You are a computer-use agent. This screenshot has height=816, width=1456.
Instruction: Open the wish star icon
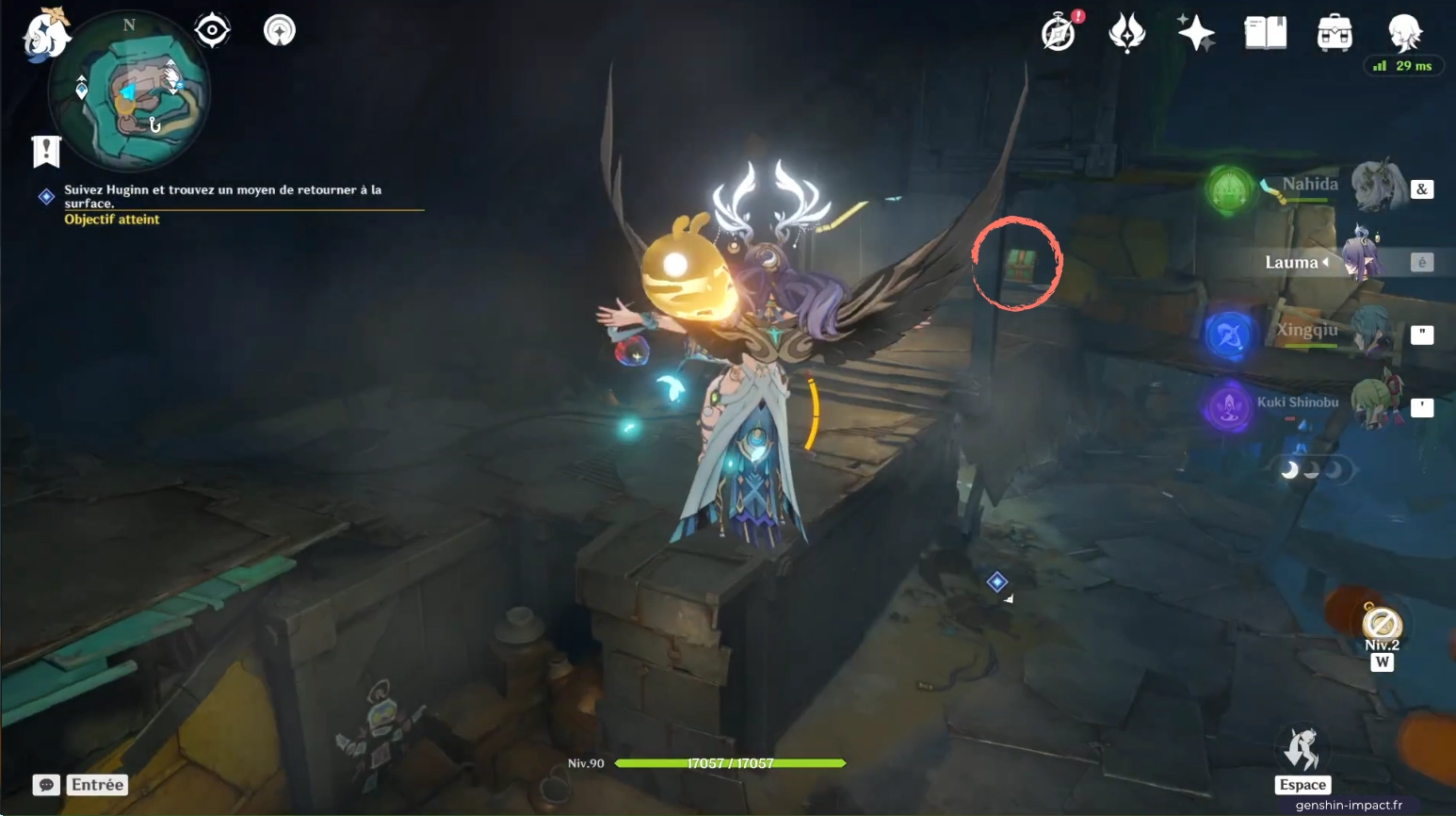click(x=1196, y=33)
